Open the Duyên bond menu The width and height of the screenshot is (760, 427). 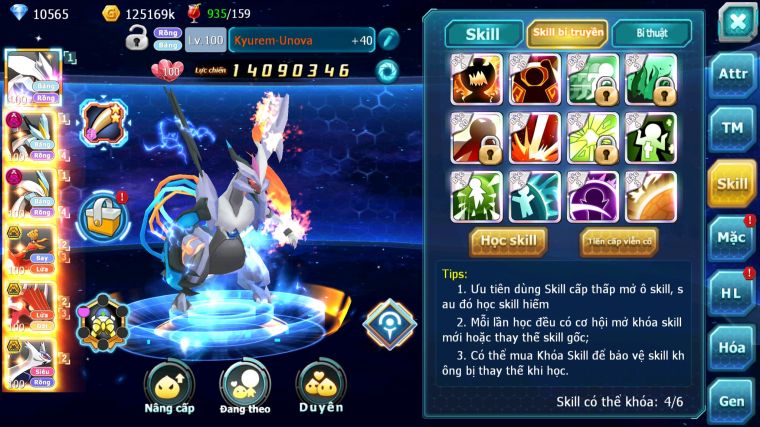(x=321, y=387)
